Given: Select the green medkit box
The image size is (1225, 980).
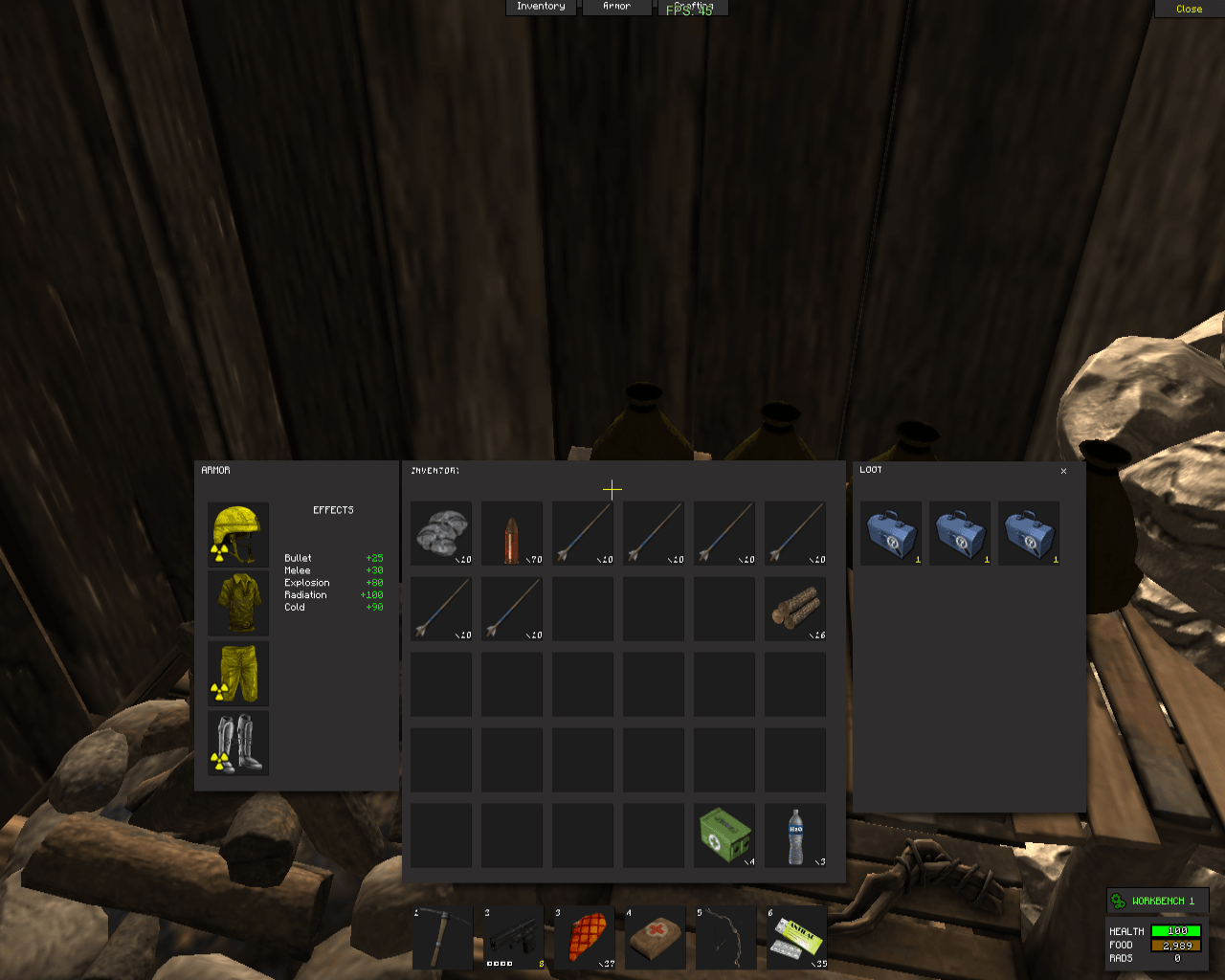Looking at the screenshot, I should click(724, 835).
